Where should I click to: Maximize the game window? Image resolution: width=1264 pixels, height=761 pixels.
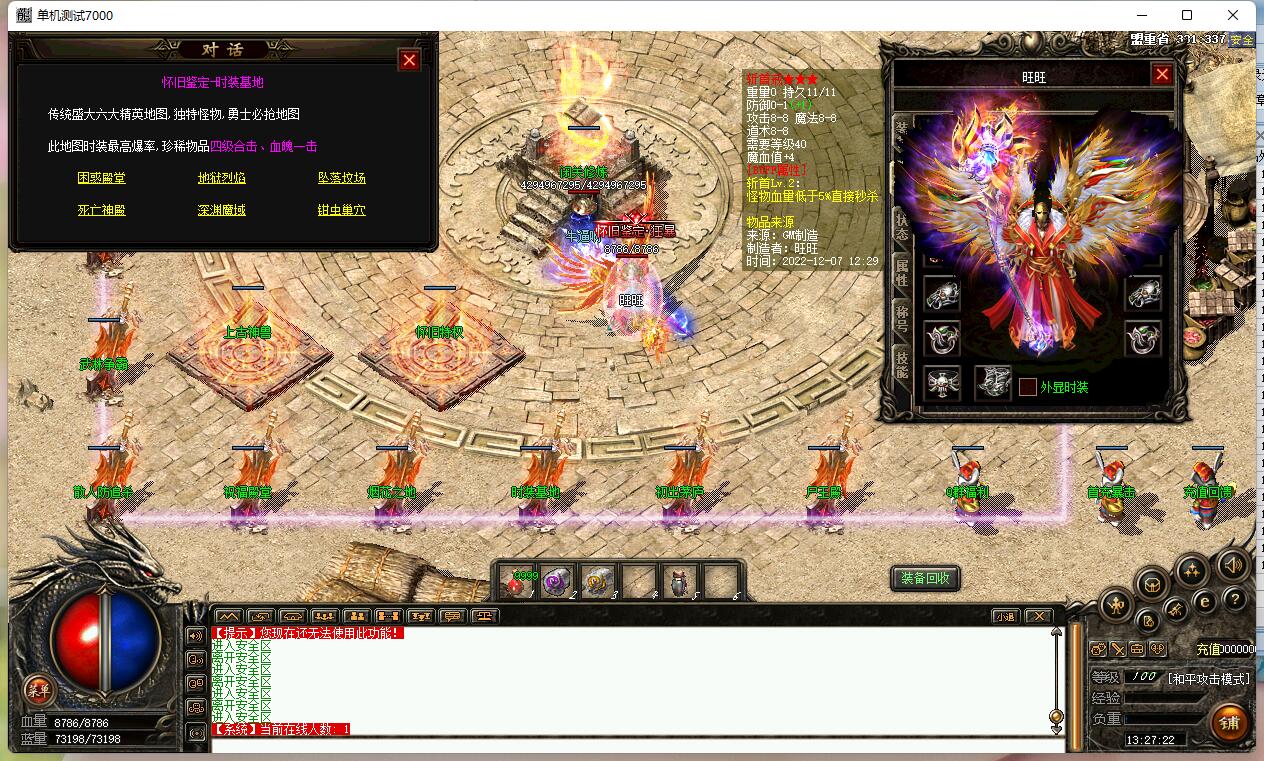(x=1187, y=15)
